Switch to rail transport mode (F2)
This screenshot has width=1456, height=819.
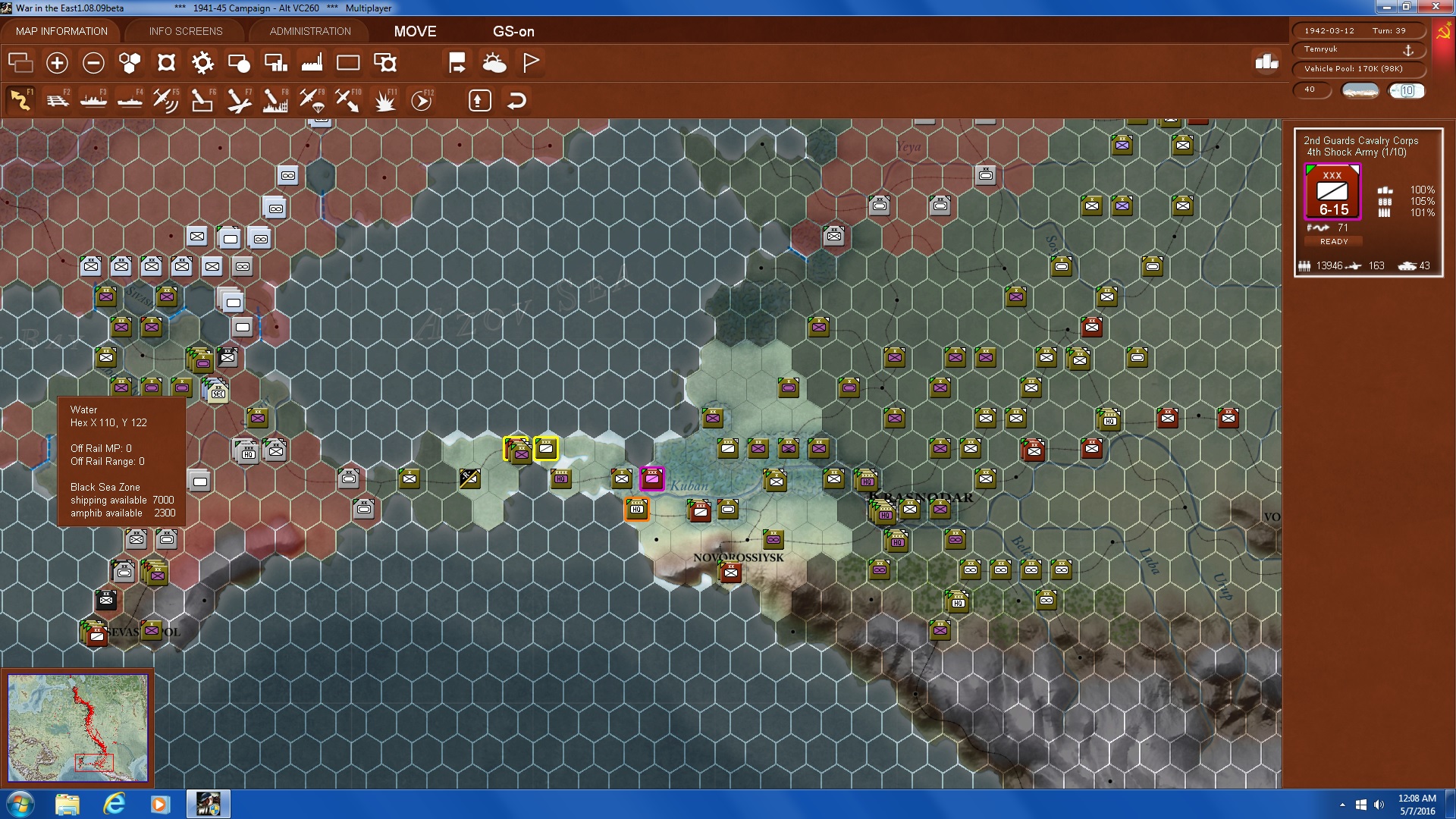tap(59, 99)
